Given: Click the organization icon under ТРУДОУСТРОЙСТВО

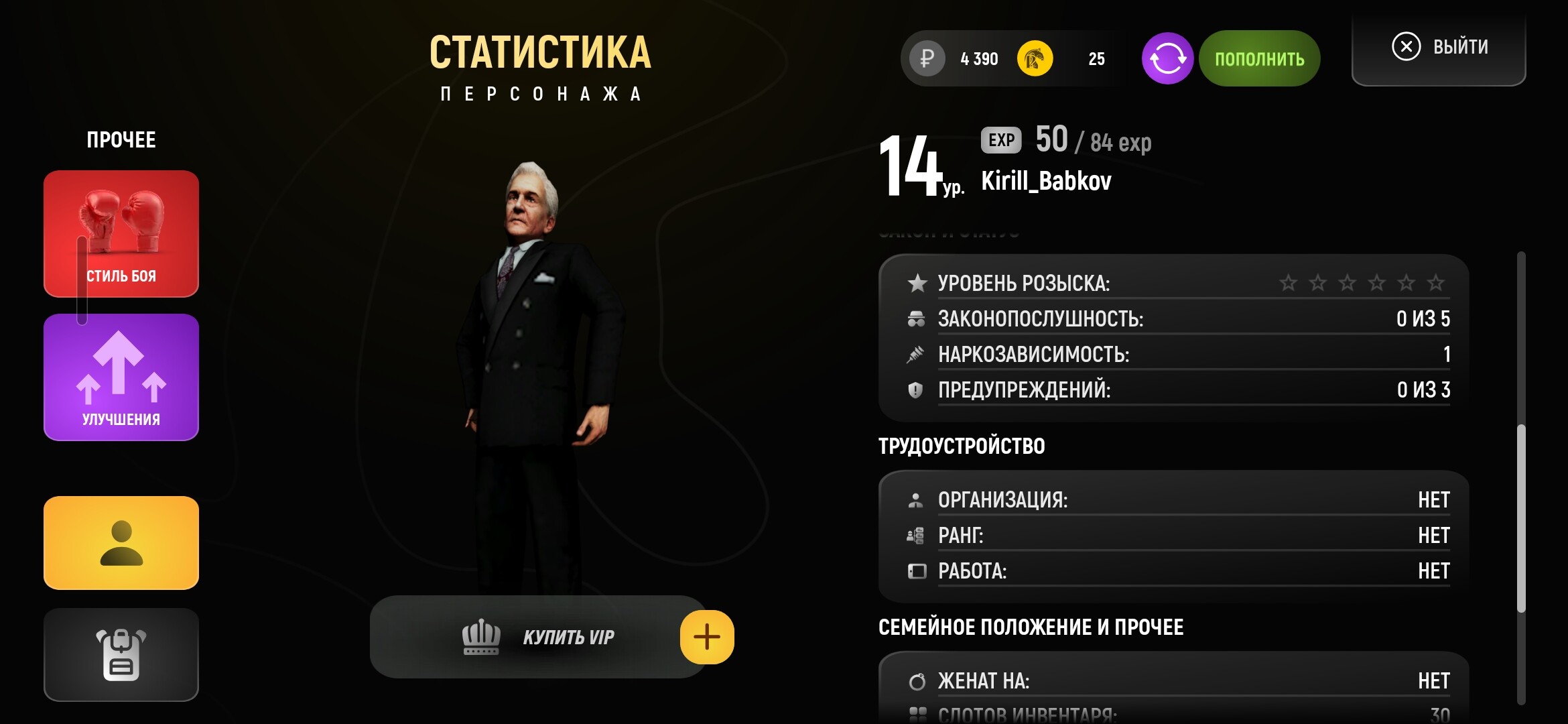Looking at the screenshot, I should coord(917,499).
